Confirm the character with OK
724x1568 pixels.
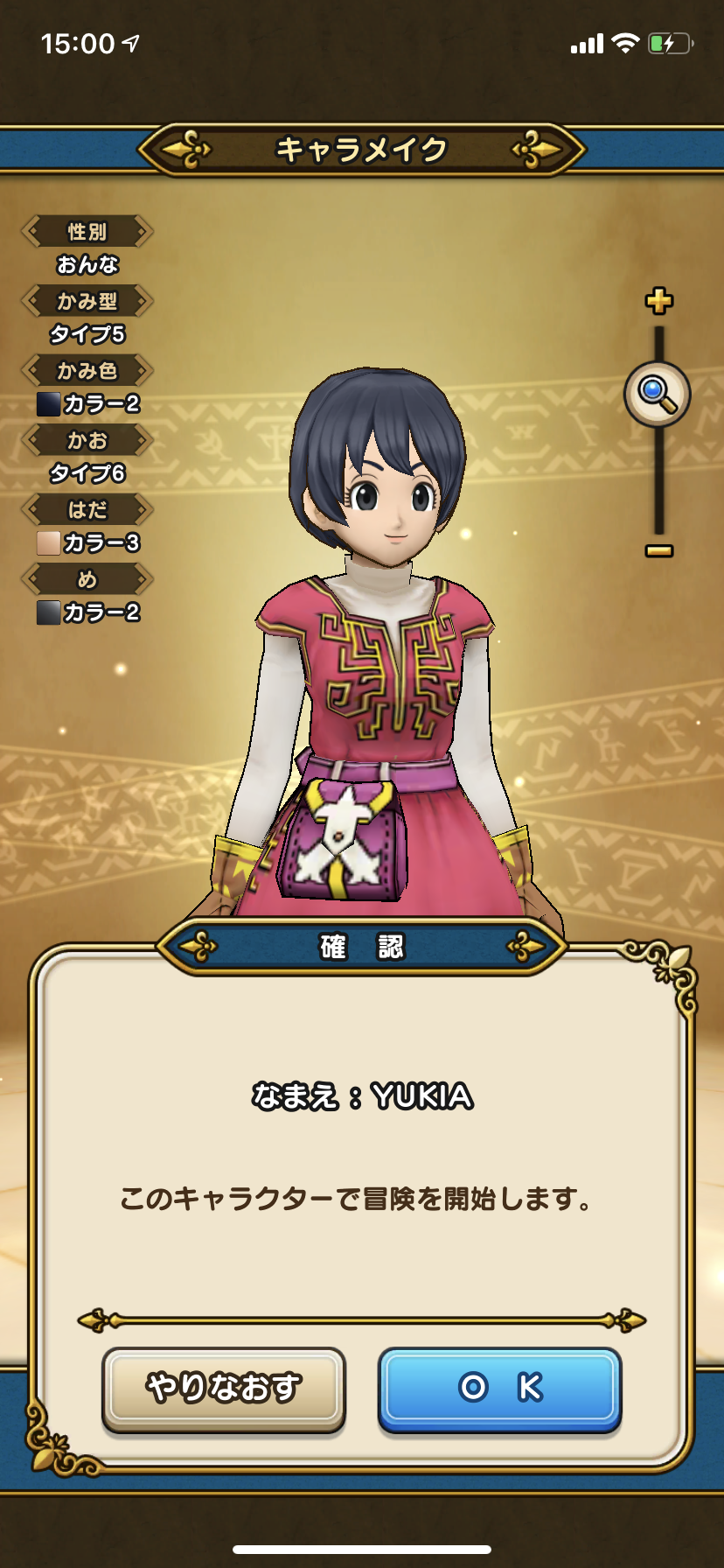tap(499, 1389)
